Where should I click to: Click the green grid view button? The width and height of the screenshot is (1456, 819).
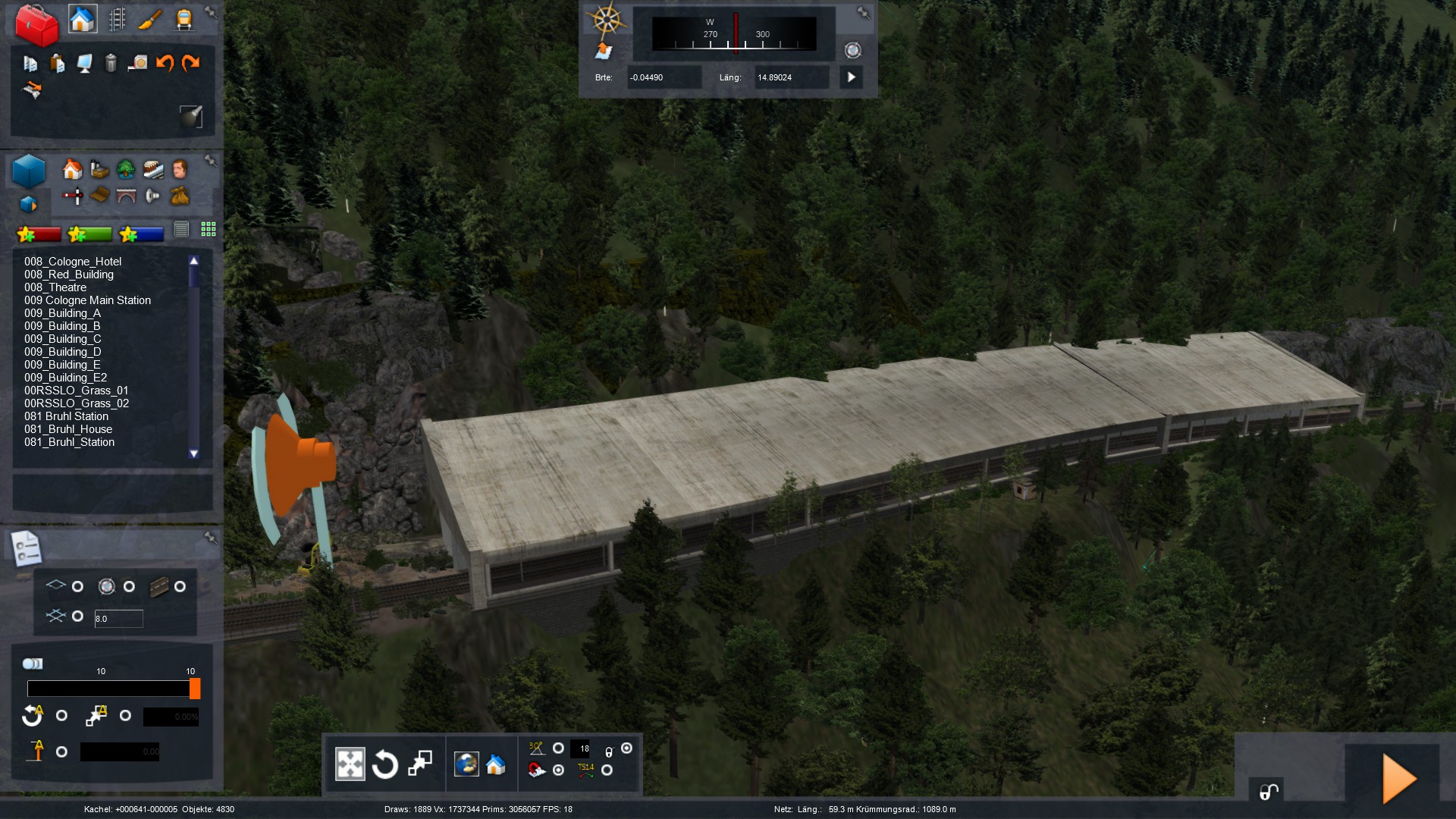pyautogui.click(x=209, y=229)
